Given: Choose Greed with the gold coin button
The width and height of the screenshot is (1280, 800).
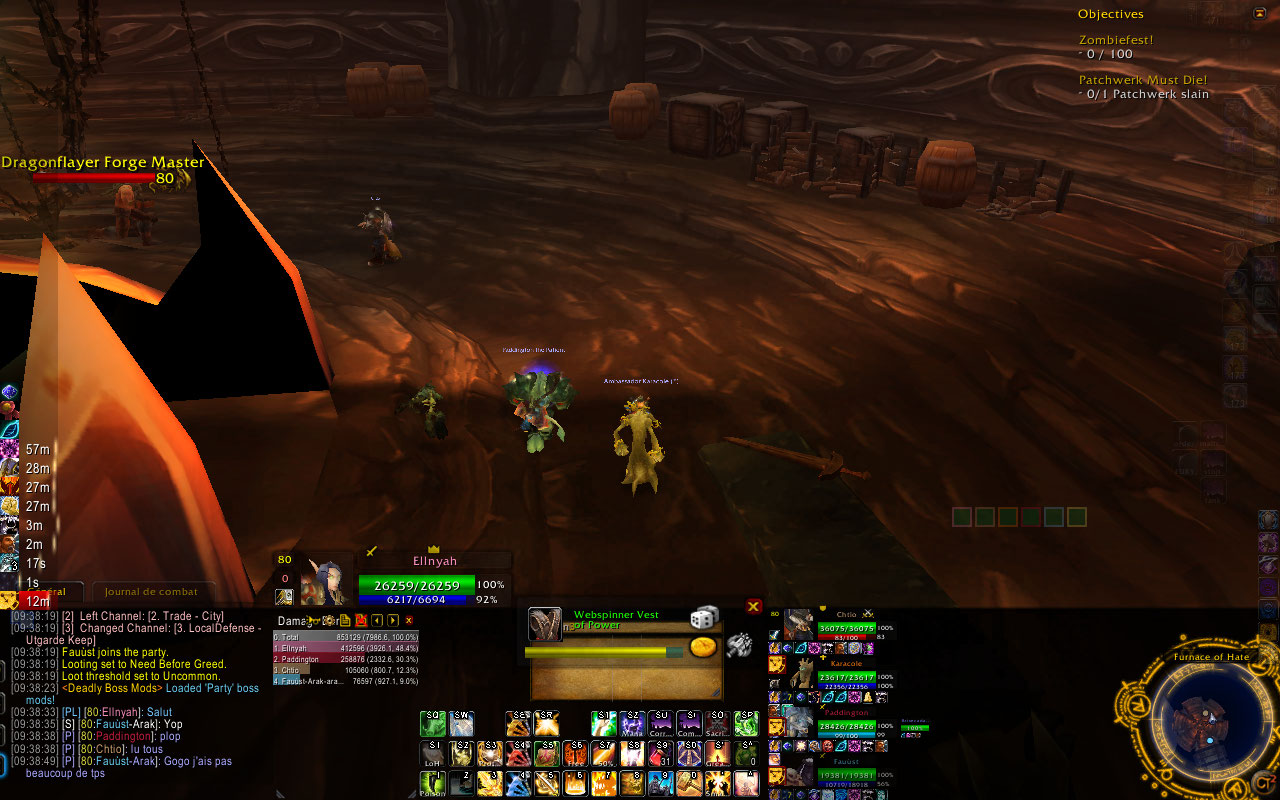Looking at the screenshot, I should (x=704, y=647).
